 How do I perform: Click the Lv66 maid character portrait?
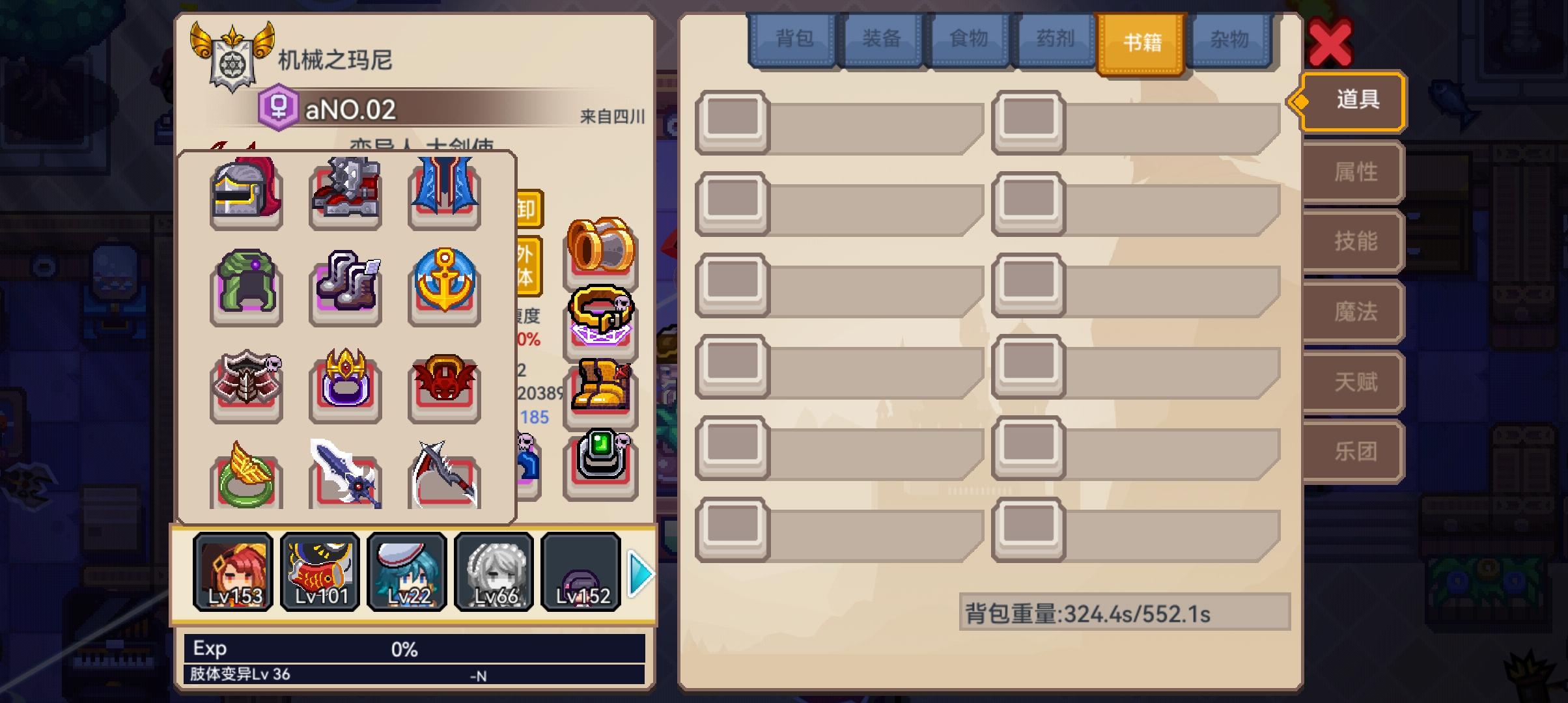(x=494, y=572)
